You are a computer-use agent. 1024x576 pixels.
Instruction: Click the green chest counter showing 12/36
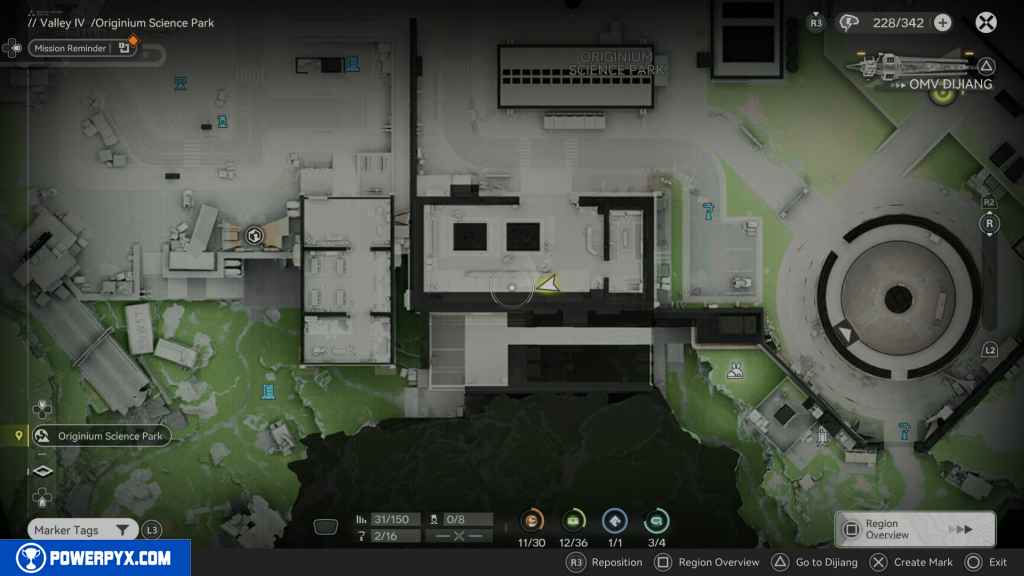573,520
